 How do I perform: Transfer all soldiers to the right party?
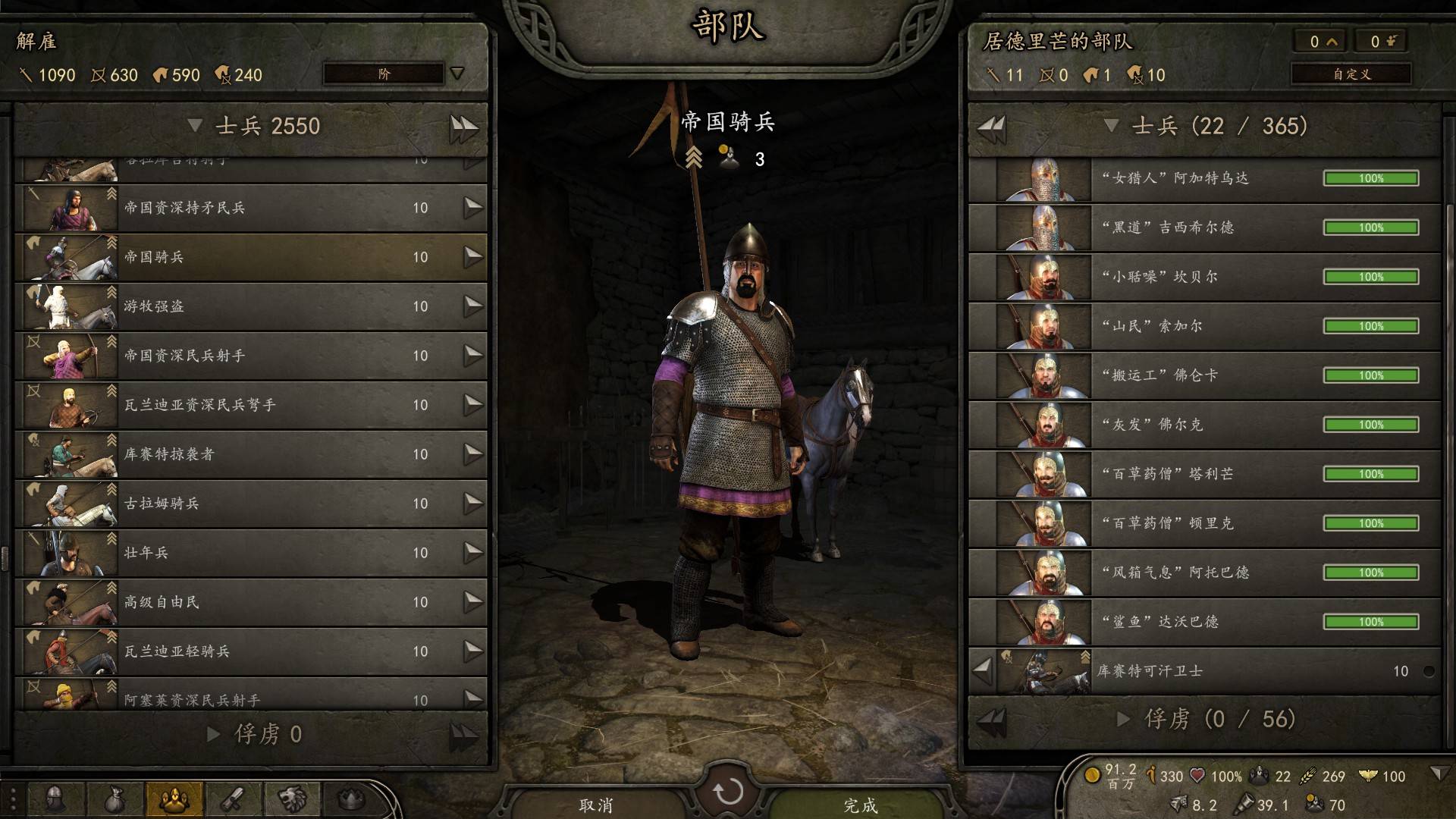click(463, 127)
